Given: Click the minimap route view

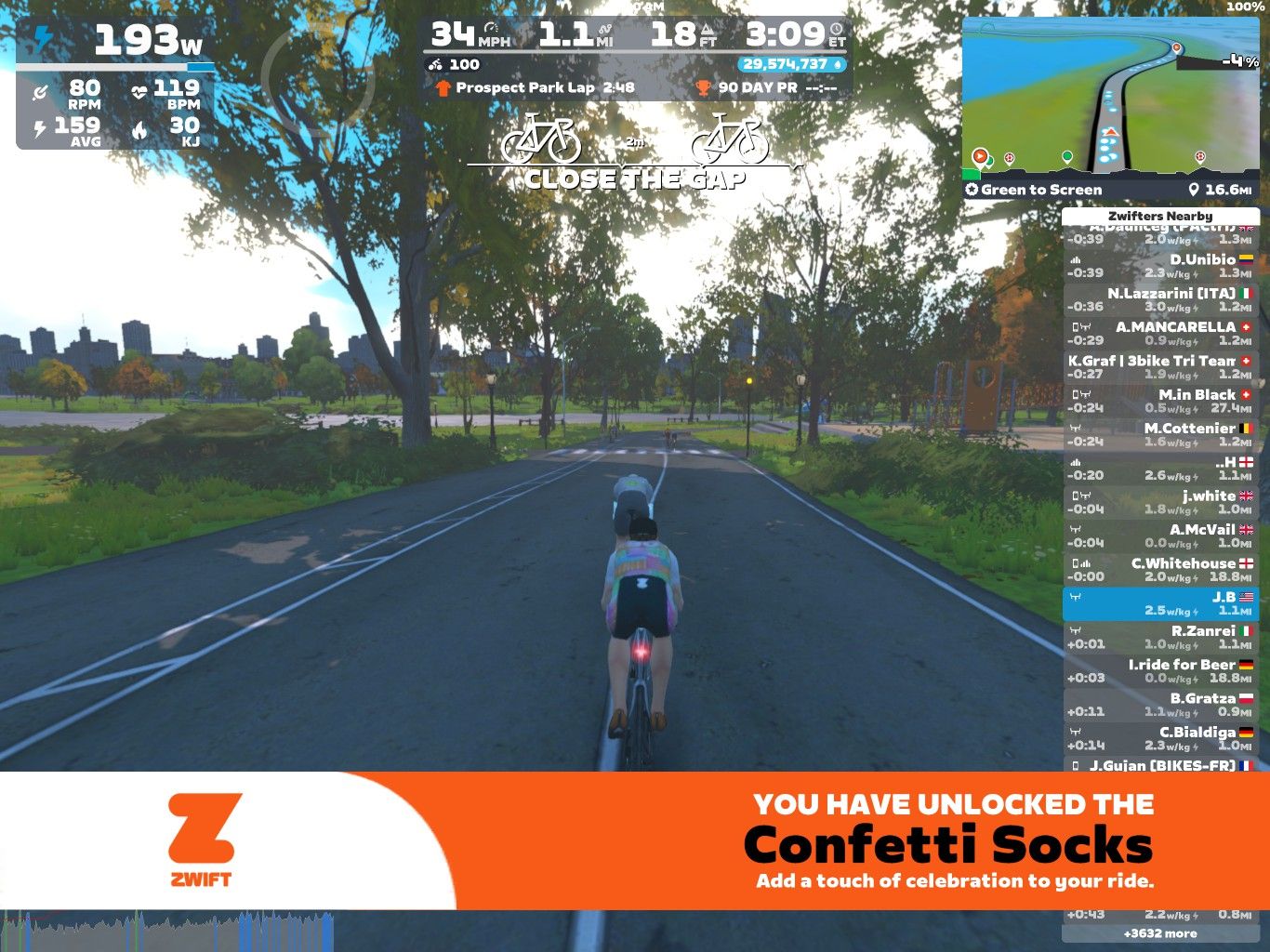Looking at the screenshot, I should coord(1110,98).
